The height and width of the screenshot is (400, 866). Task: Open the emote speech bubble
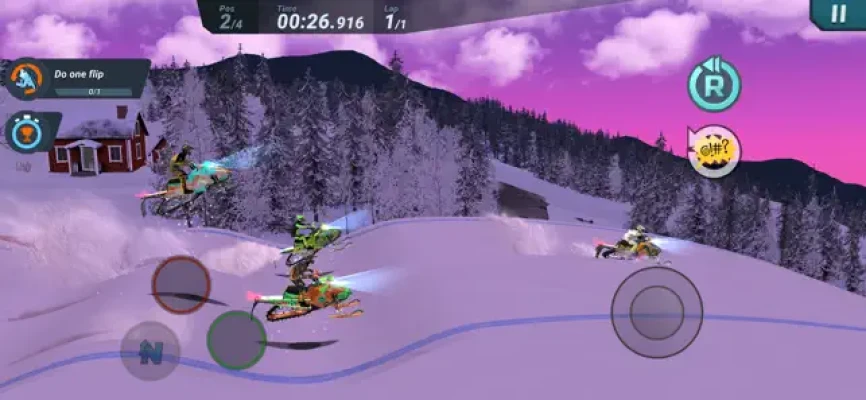coord(715,152)
